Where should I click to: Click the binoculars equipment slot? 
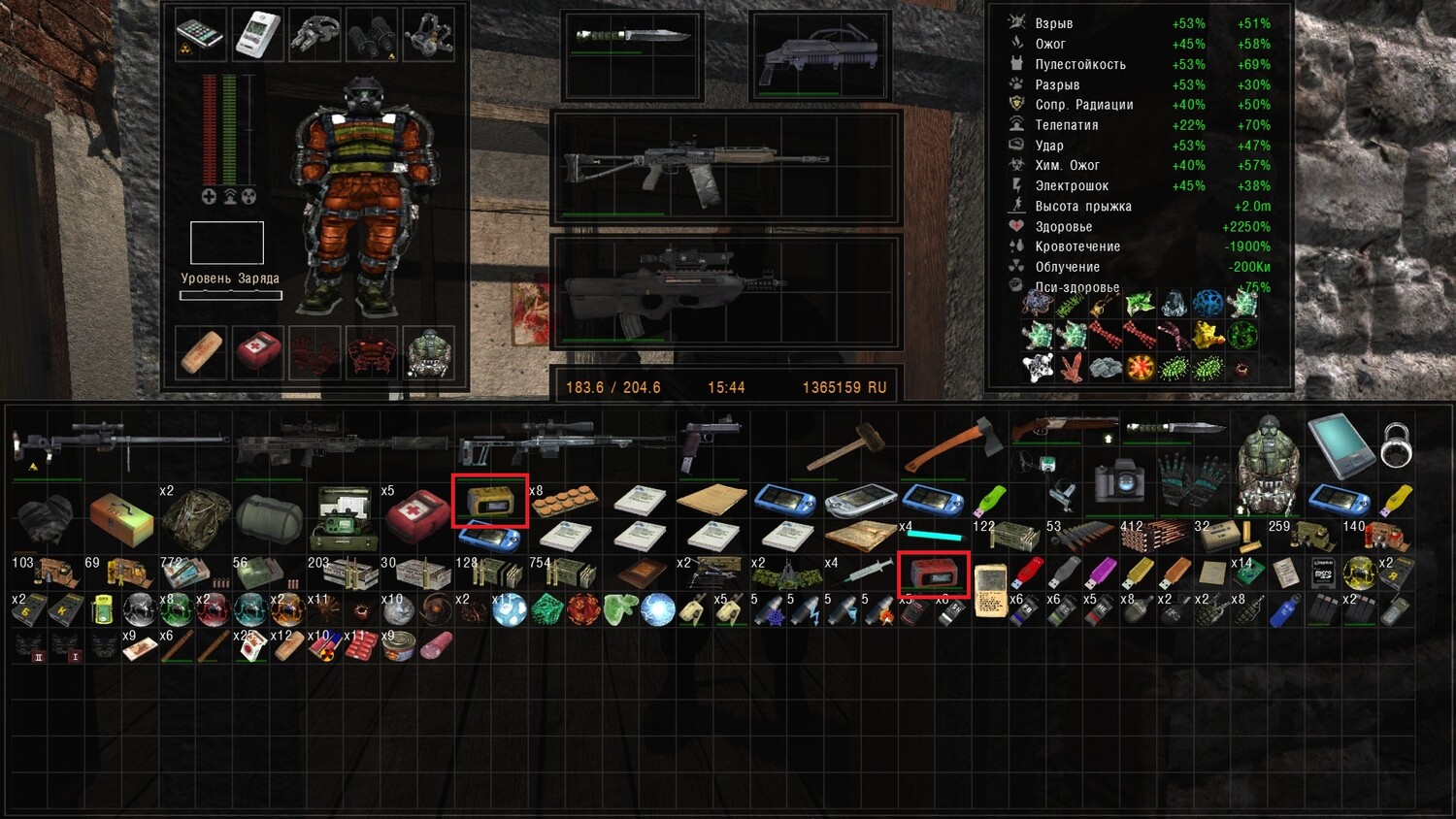click(373, 35)
